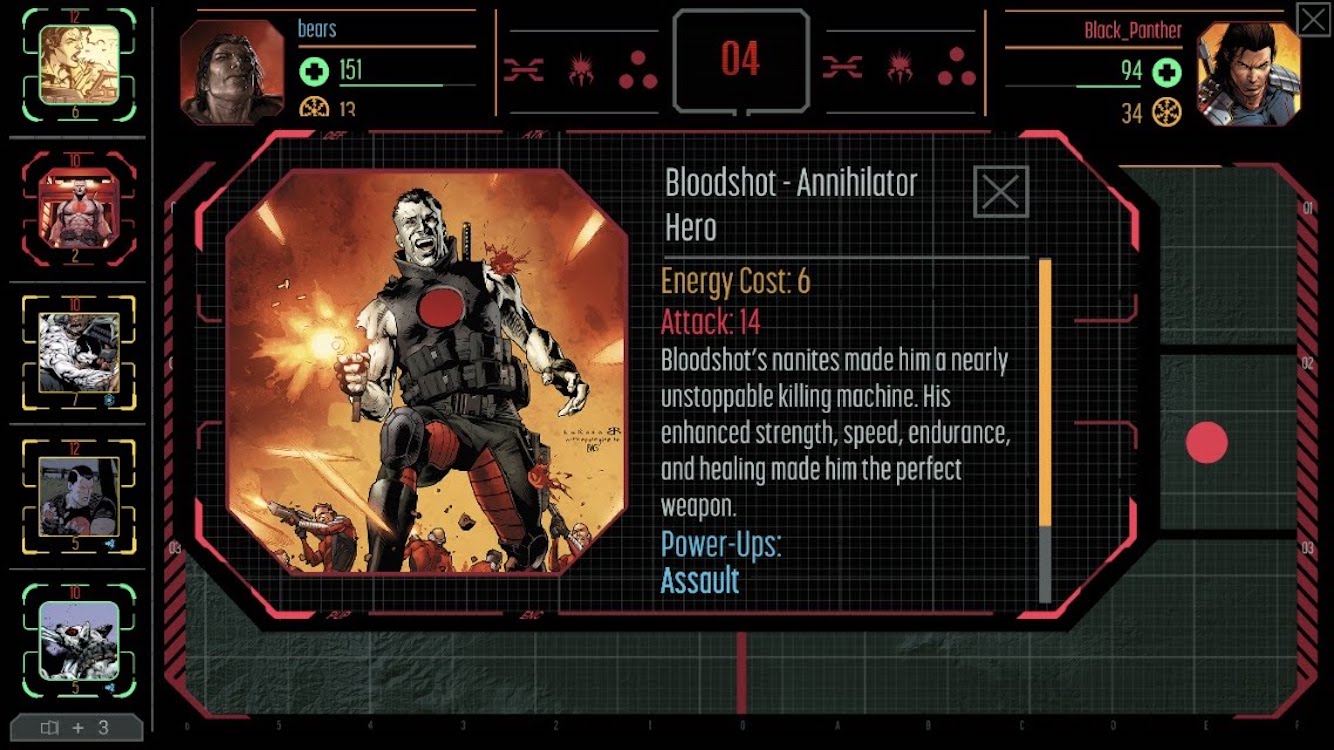Viewport: 1334px width, 750px height.
Task: Click the X in the screen's top-right corner
Action: 1312,20
